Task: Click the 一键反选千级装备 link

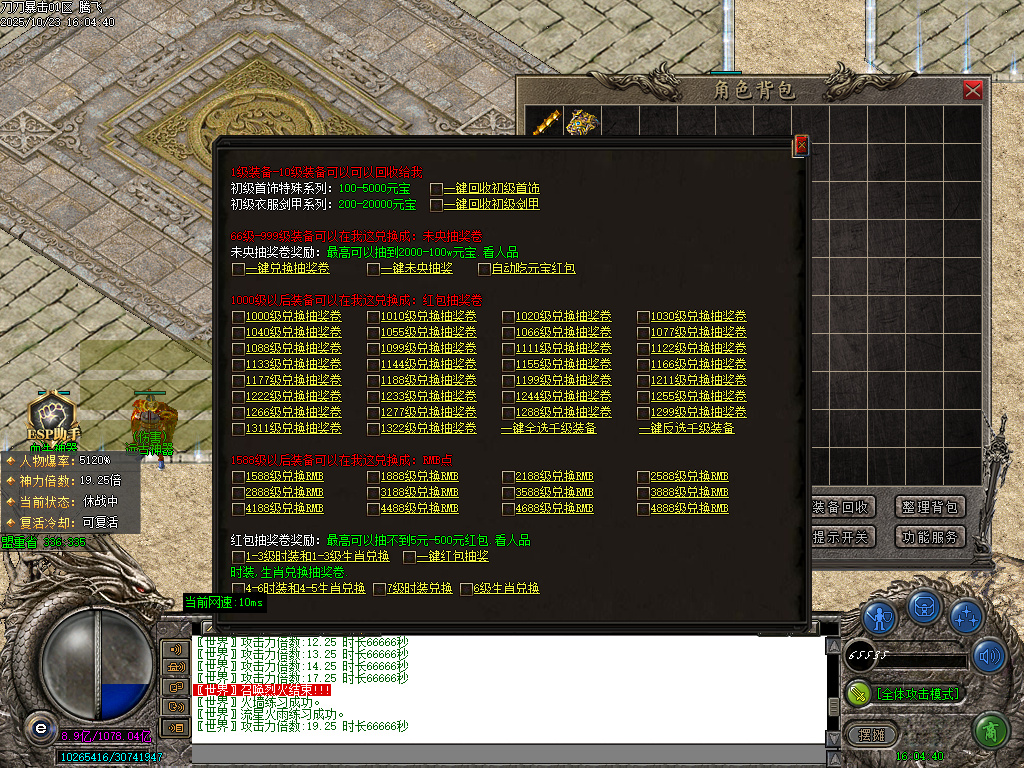Action: pos(686,428)
